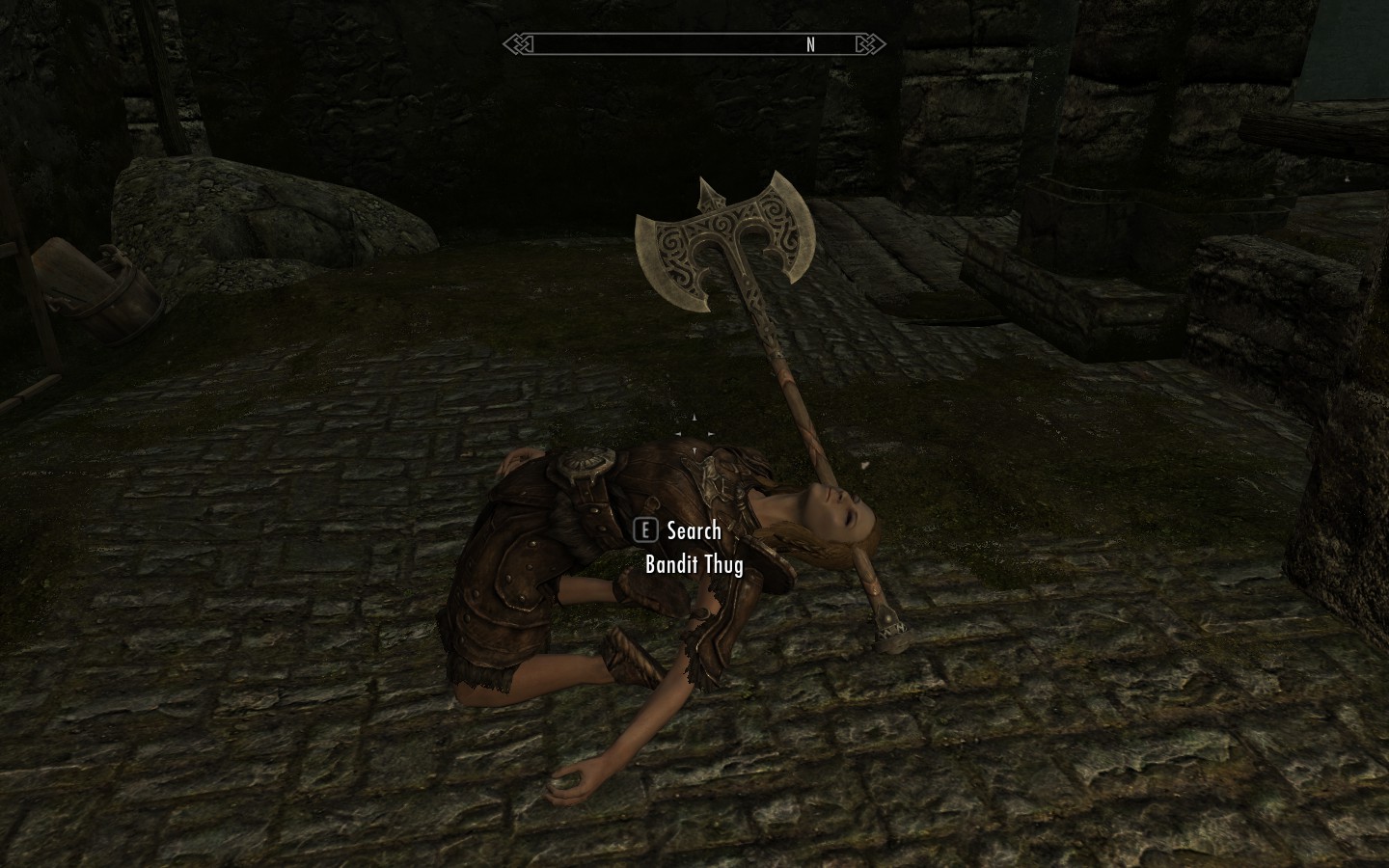The width and height of the screenshot is (1389, 868).
Task: Click the compass arrow tip on the far left
Action: tap(505, 43)
